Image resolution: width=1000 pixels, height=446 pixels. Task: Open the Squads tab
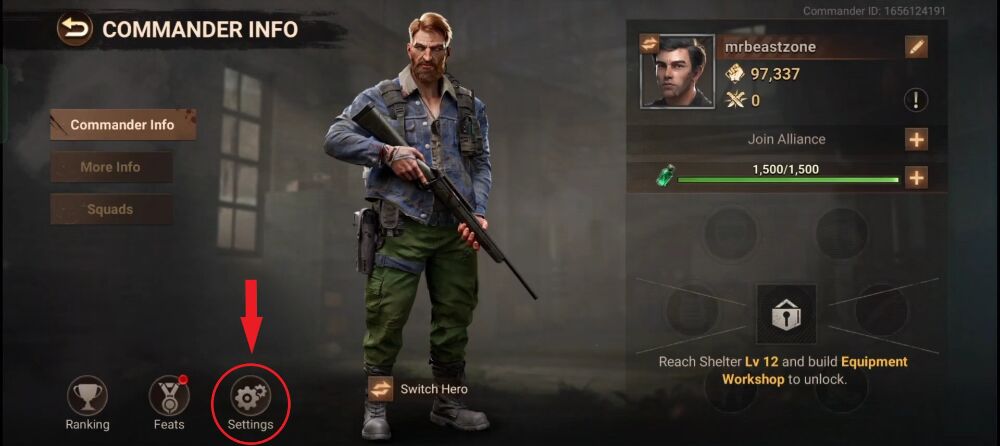(x=111, y=210)
